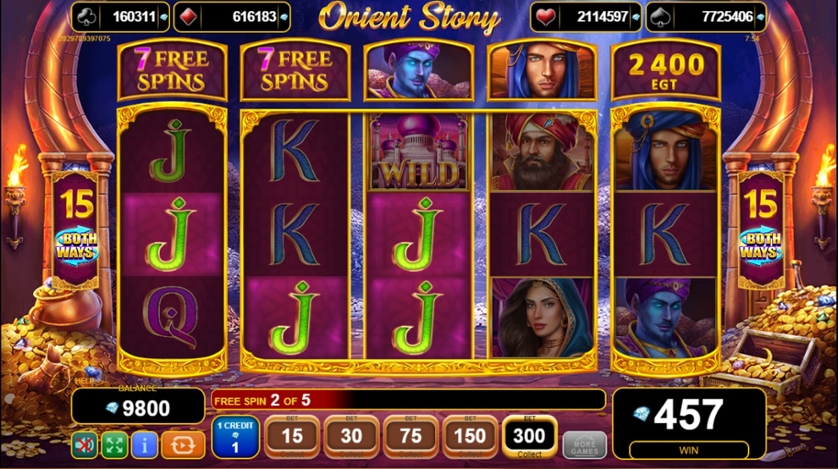The height and width of the screenshot is (469, 838).
Task: Open the More Games menu
Action: tap(584, 444)
